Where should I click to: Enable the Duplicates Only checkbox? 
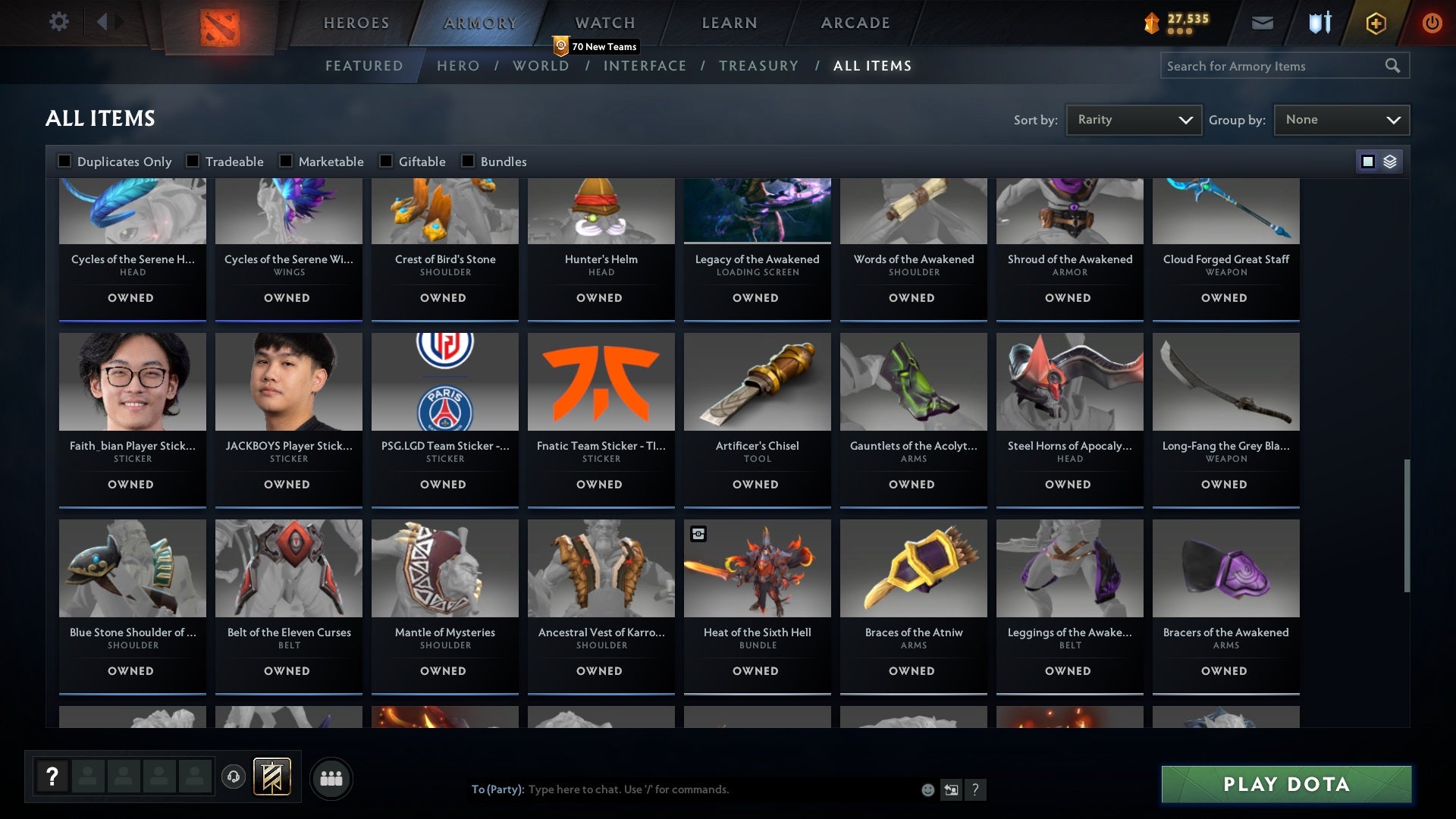(x=64, y=161)
